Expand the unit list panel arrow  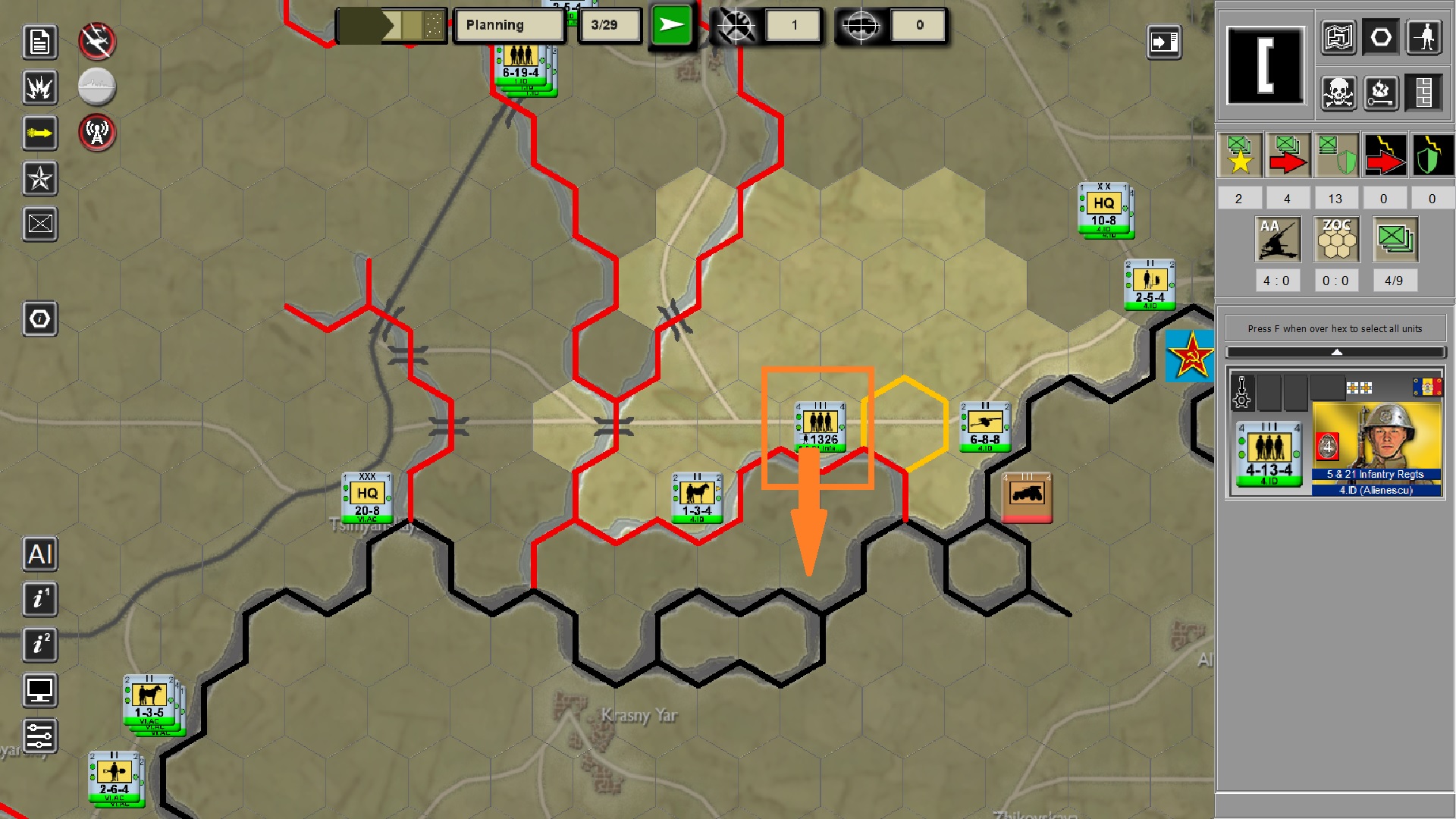tap(1336, 352)
